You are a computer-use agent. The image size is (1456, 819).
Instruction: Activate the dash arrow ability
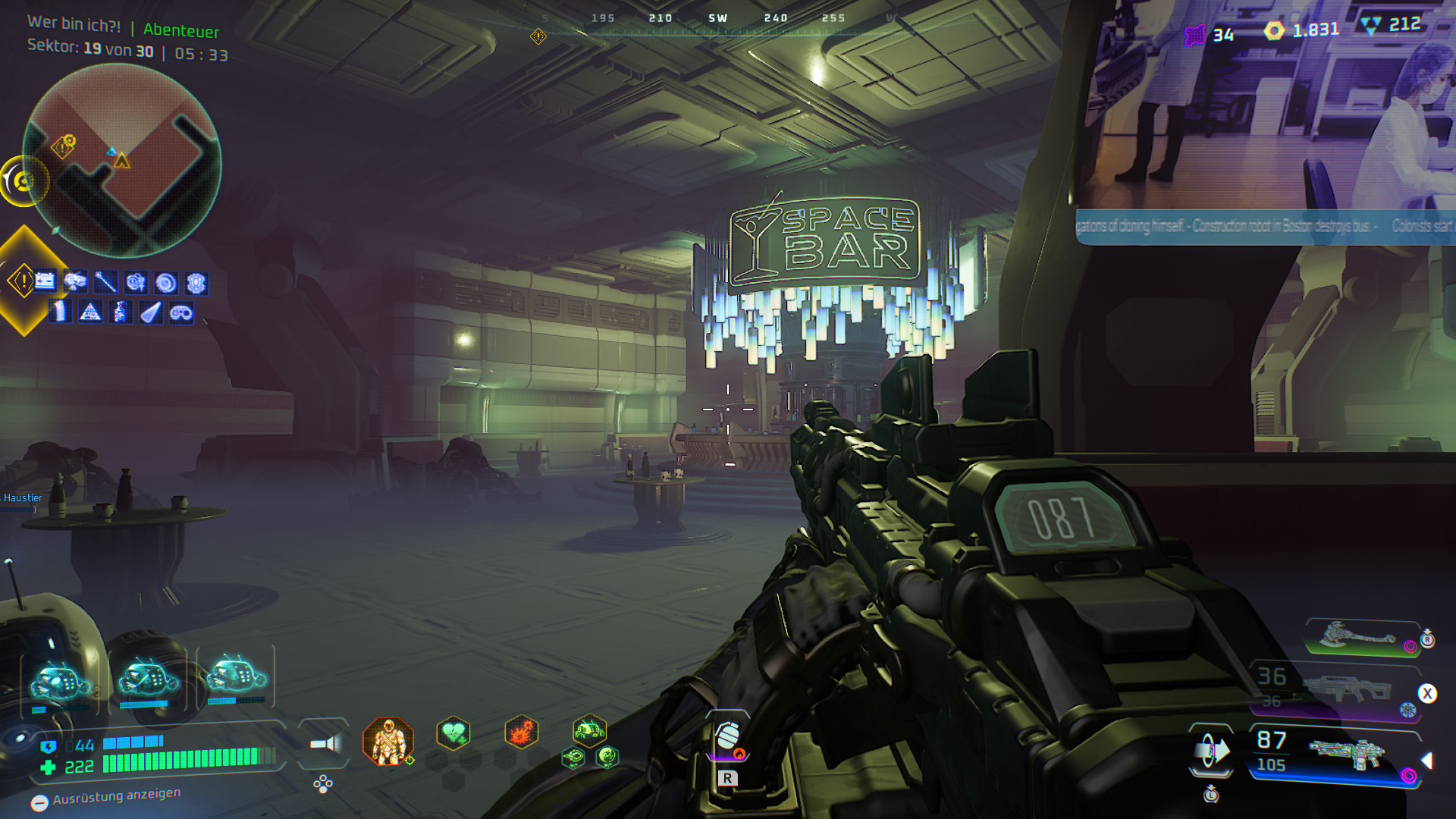(x=1211, y=751)
